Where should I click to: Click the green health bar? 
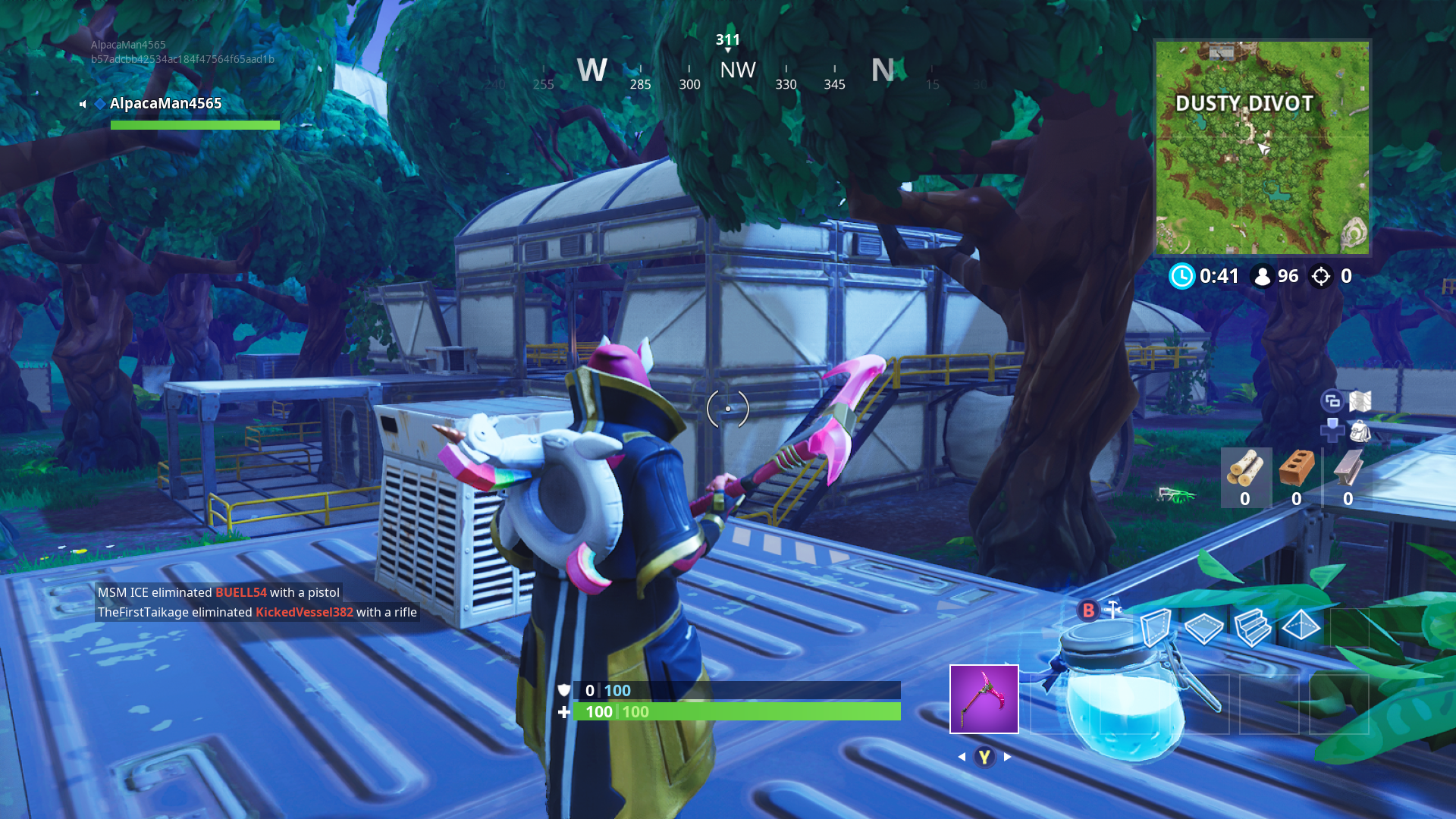(x=736, y=712)
